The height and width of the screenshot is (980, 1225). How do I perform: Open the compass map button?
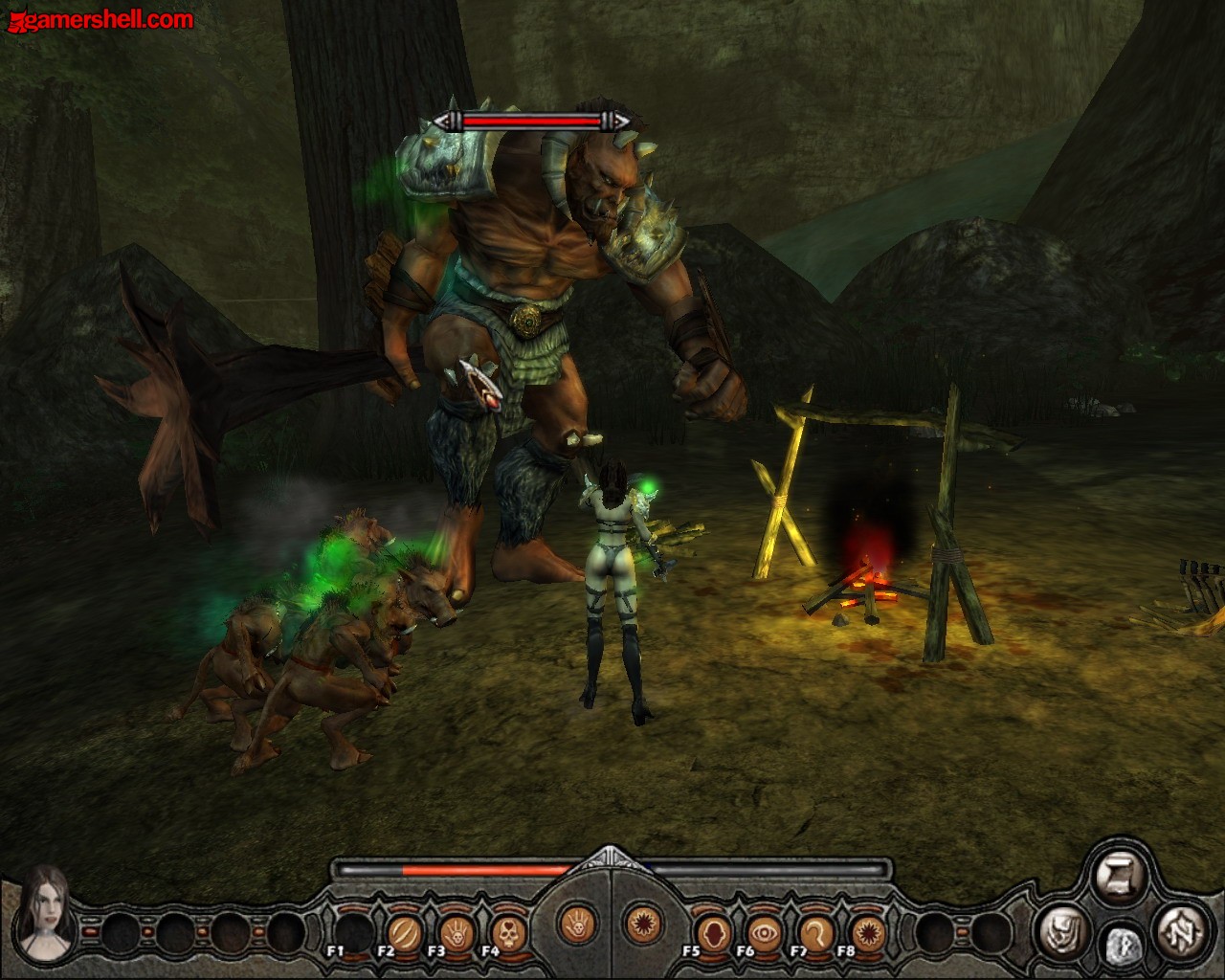[1179, 929]
